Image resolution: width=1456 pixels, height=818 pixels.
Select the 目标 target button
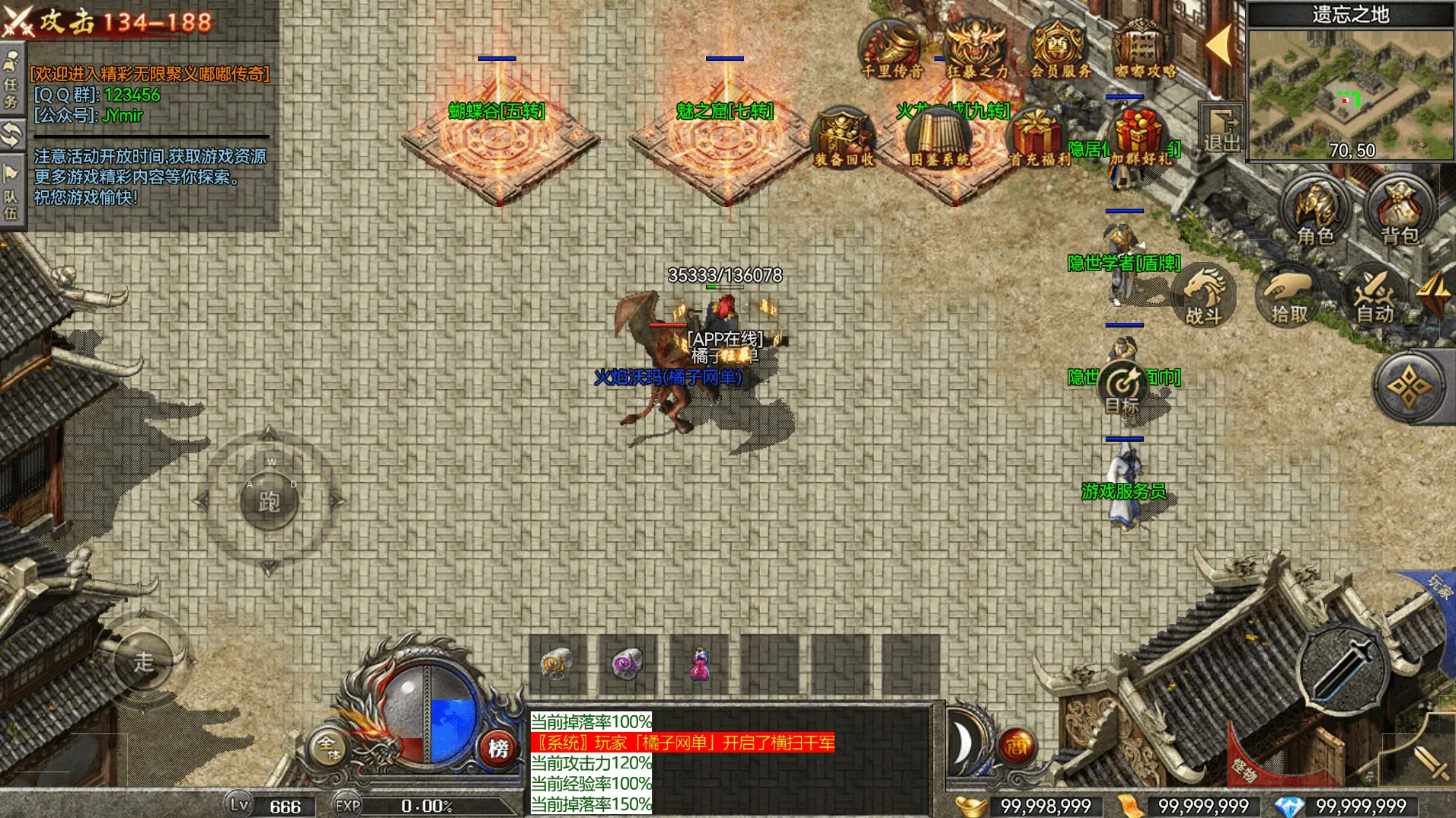pyautogui.click(x=1122, y=388)
